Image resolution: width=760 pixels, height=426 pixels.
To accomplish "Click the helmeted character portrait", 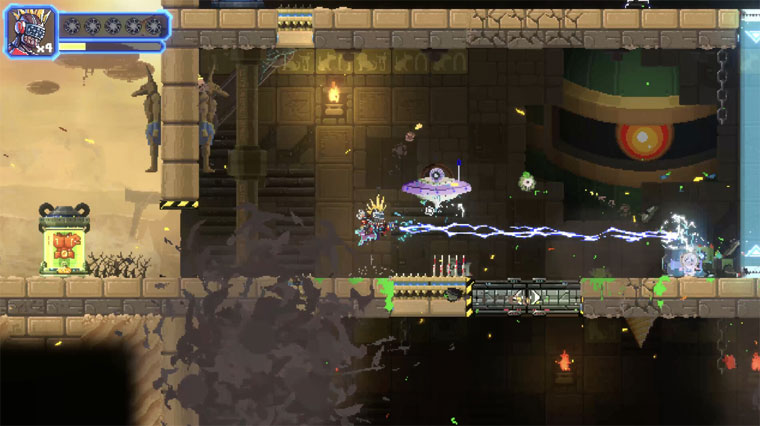I will click(31, 32).
